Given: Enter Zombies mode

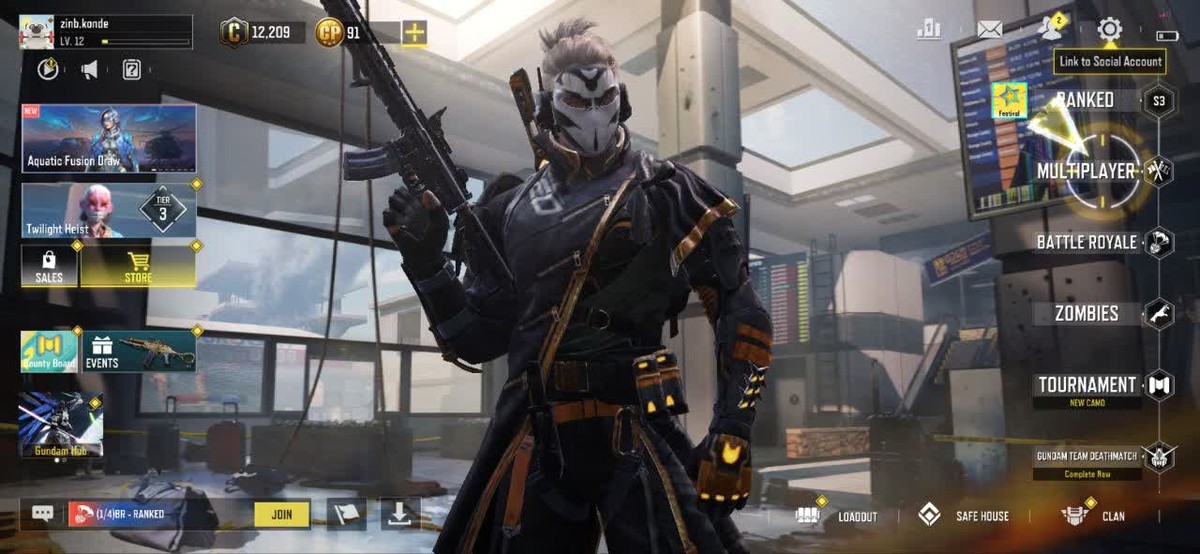Looking at the screenshot, I should [1086, 313].
